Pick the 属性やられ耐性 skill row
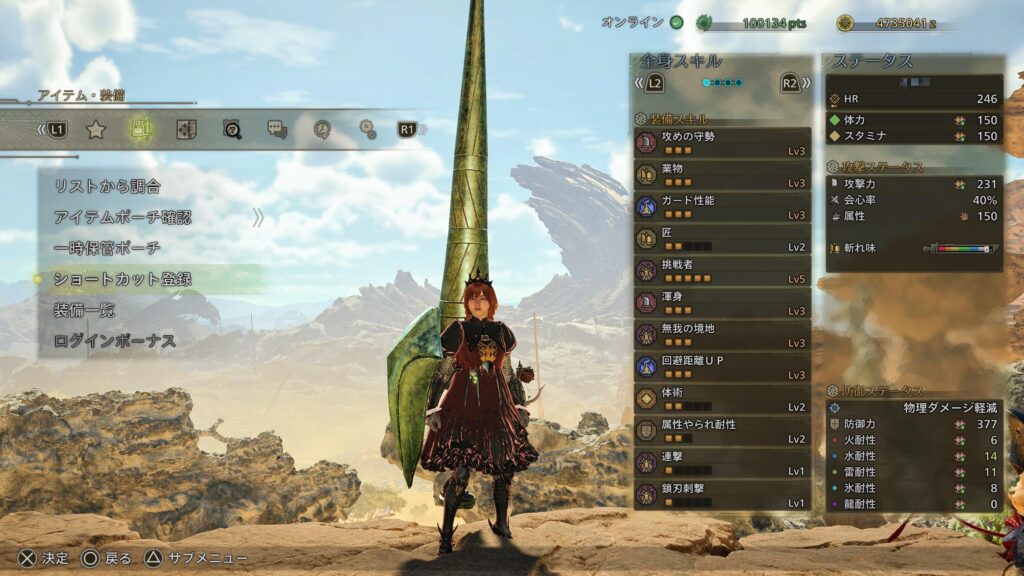 pos(721,430)
